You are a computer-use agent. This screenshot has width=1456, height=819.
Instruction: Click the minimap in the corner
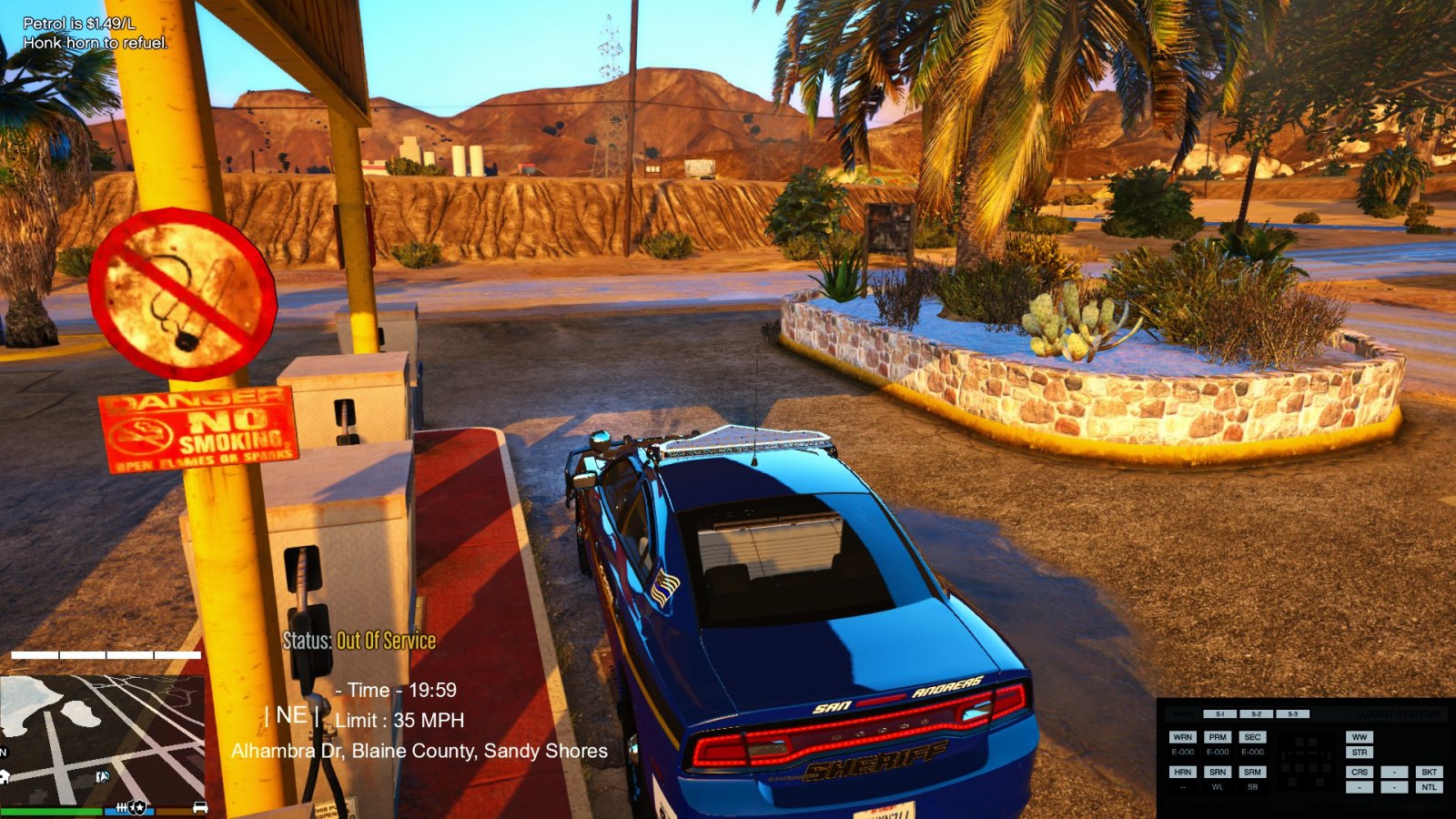[x=102, y=739]
